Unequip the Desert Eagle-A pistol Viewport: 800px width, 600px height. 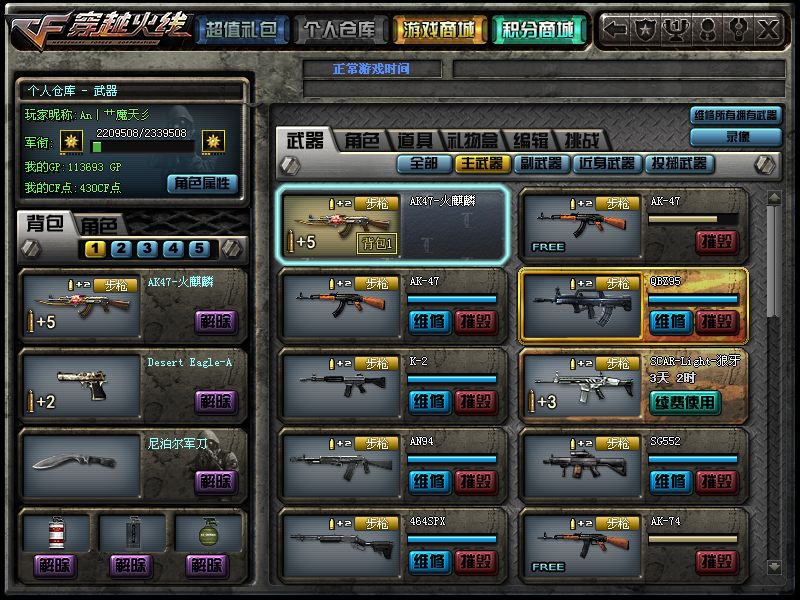(215, 402)
